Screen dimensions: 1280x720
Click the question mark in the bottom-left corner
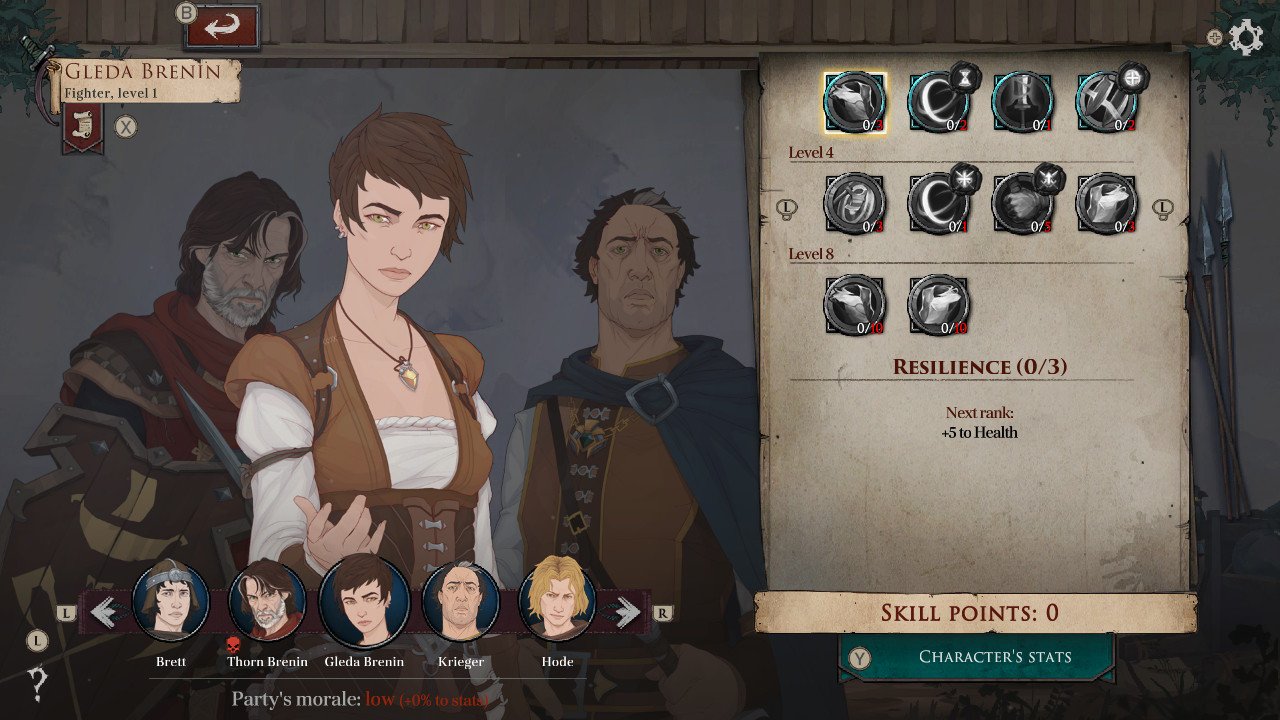(35, 683)
